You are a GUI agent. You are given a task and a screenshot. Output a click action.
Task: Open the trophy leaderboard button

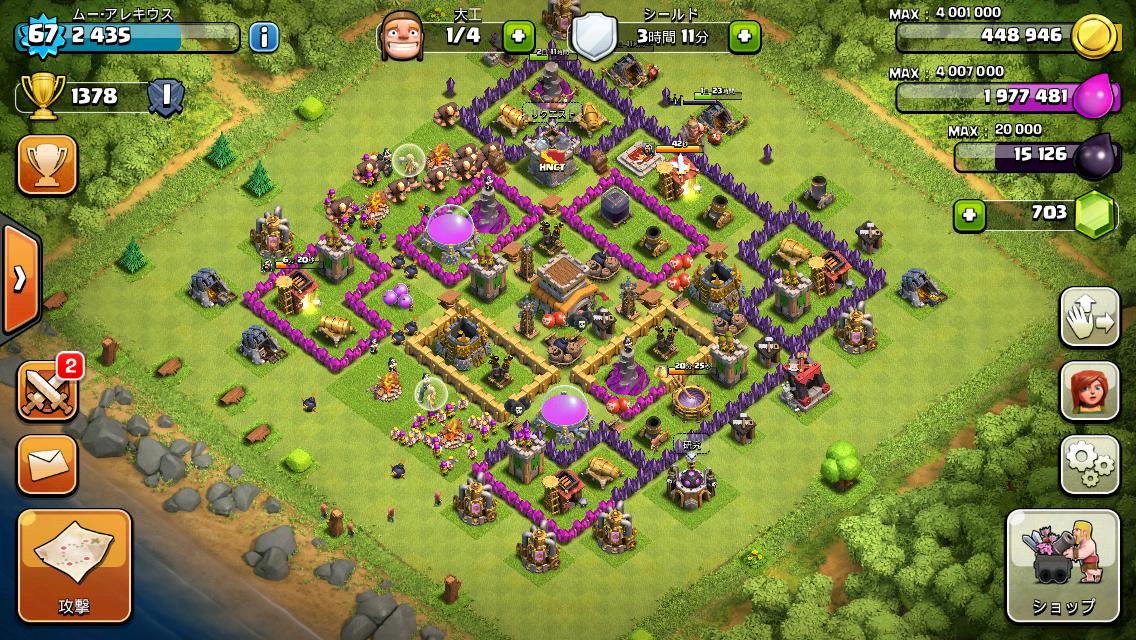click(x=47, y=165)
